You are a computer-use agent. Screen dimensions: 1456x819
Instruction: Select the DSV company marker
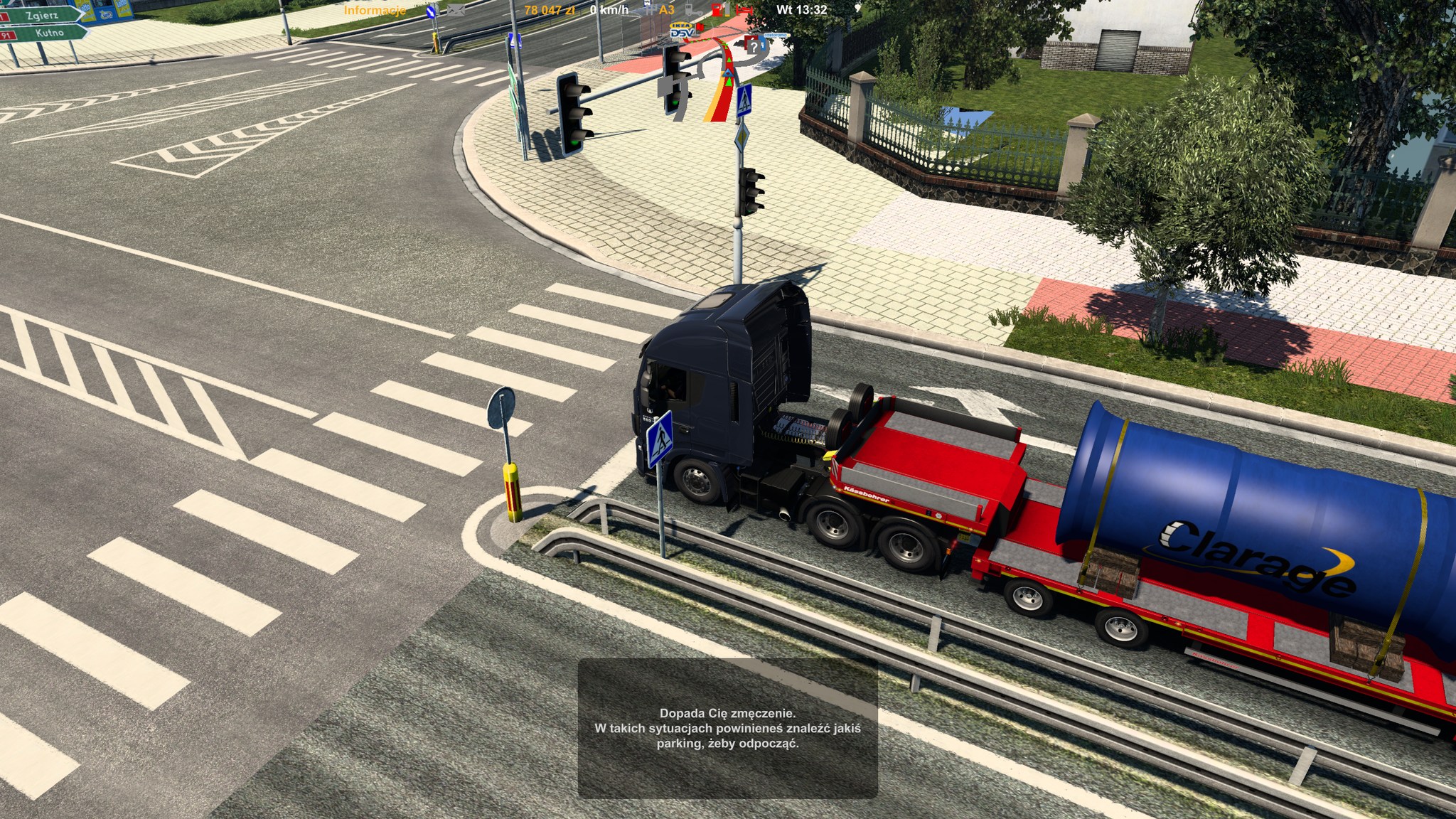point(681,33)
